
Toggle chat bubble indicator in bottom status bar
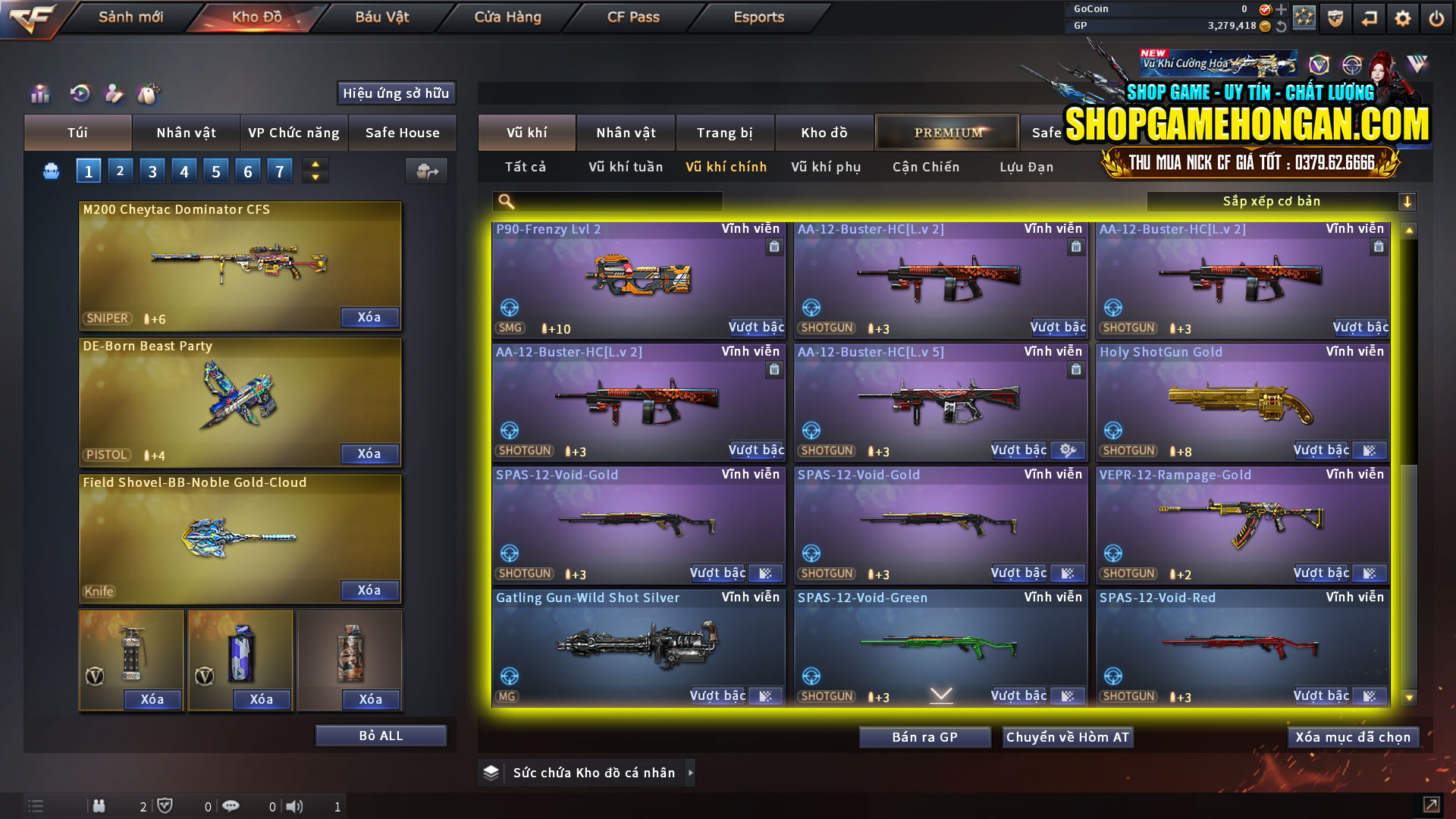coord(231,806)
